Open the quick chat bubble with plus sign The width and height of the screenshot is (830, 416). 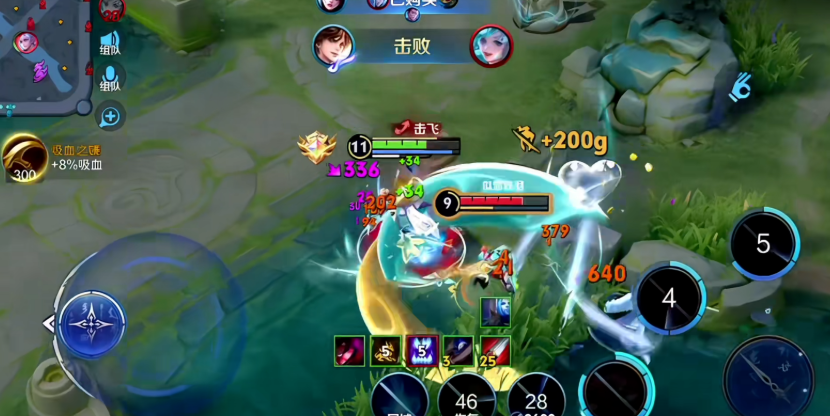click(x=110, y=116)
